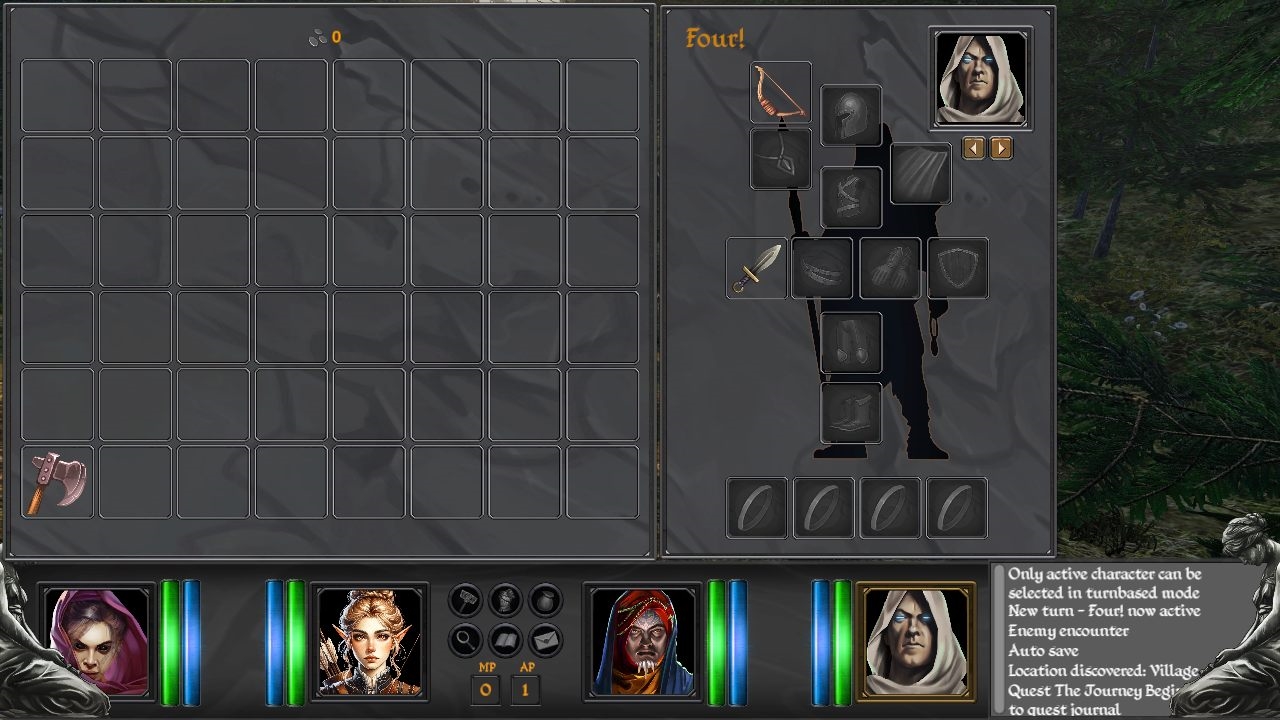1280x720 pixels.
Task: Select the empty gloves equipment slot
Action: click(x=890, y=268)
